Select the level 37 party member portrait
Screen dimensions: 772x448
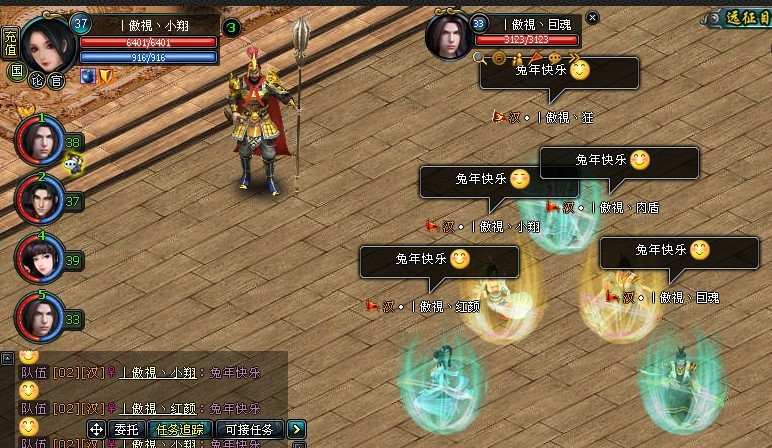click(x=40, y=200)
